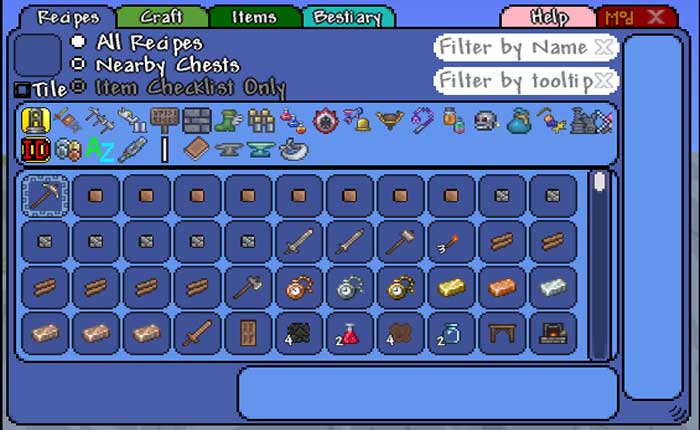Toggle the green boots category filter
Screen dimensions: 700x430
(228, 121)
